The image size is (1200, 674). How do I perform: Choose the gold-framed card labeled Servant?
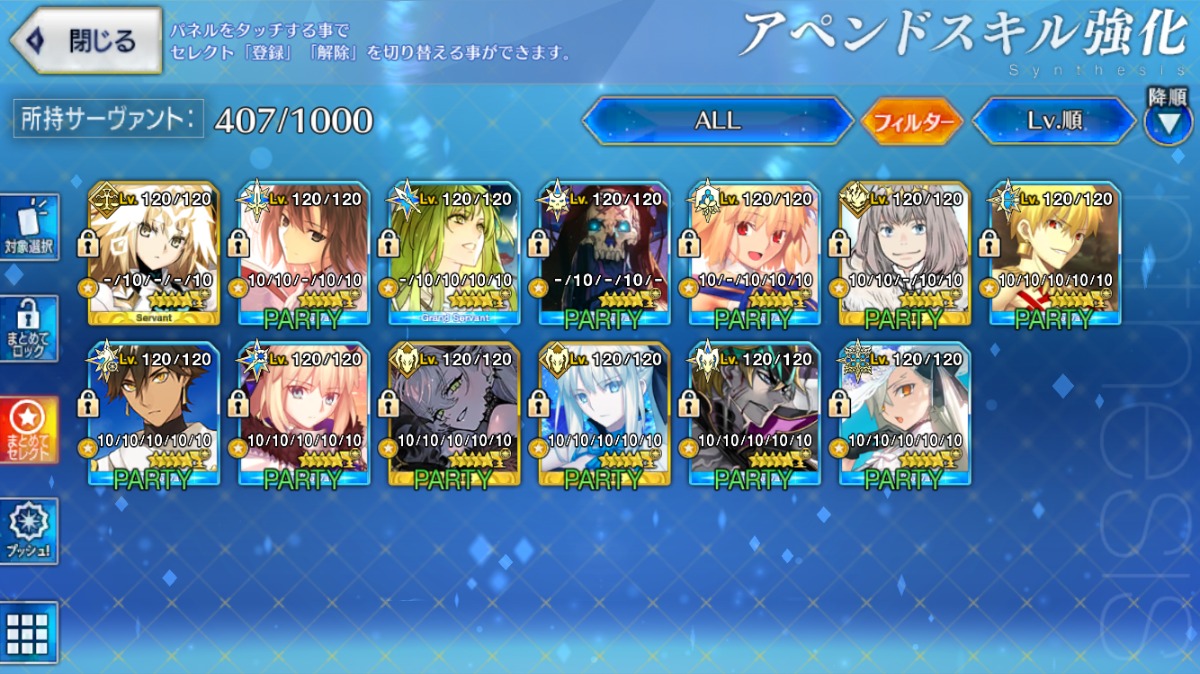pyautogui.click(x=153, y=254)
